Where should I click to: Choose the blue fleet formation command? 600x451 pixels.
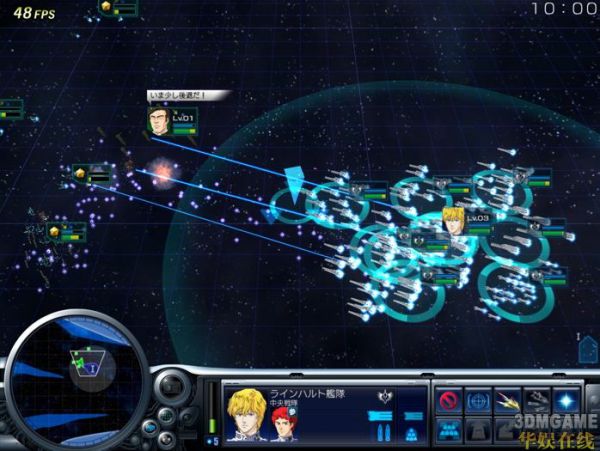(x=451, y=431)
